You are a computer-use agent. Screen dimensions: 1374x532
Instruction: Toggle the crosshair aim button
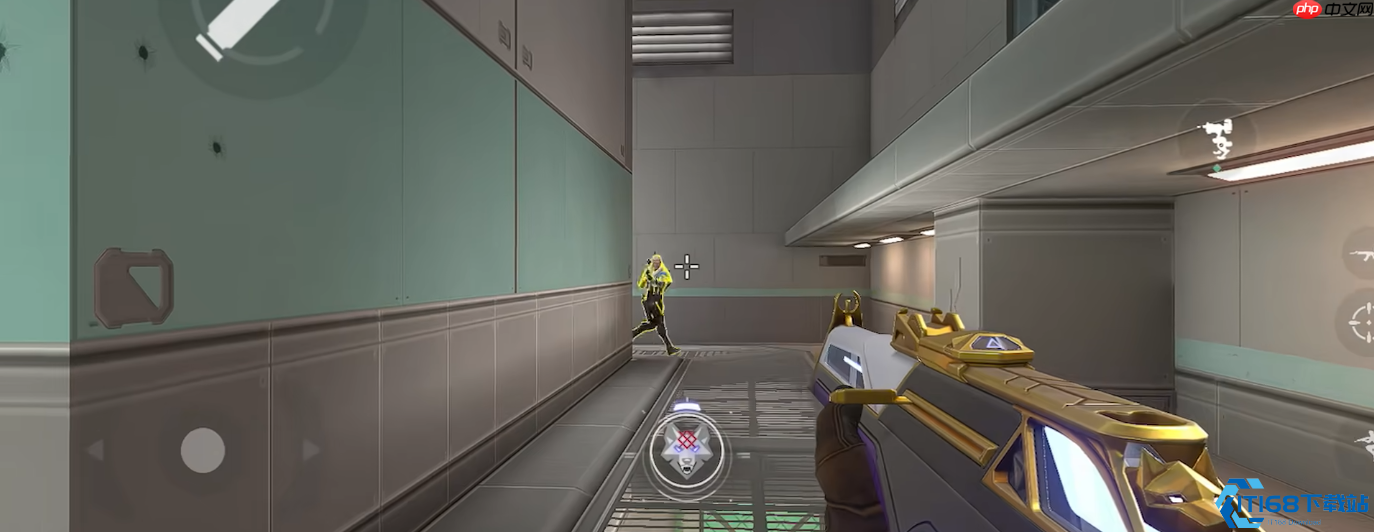(x=1361, y=323)
